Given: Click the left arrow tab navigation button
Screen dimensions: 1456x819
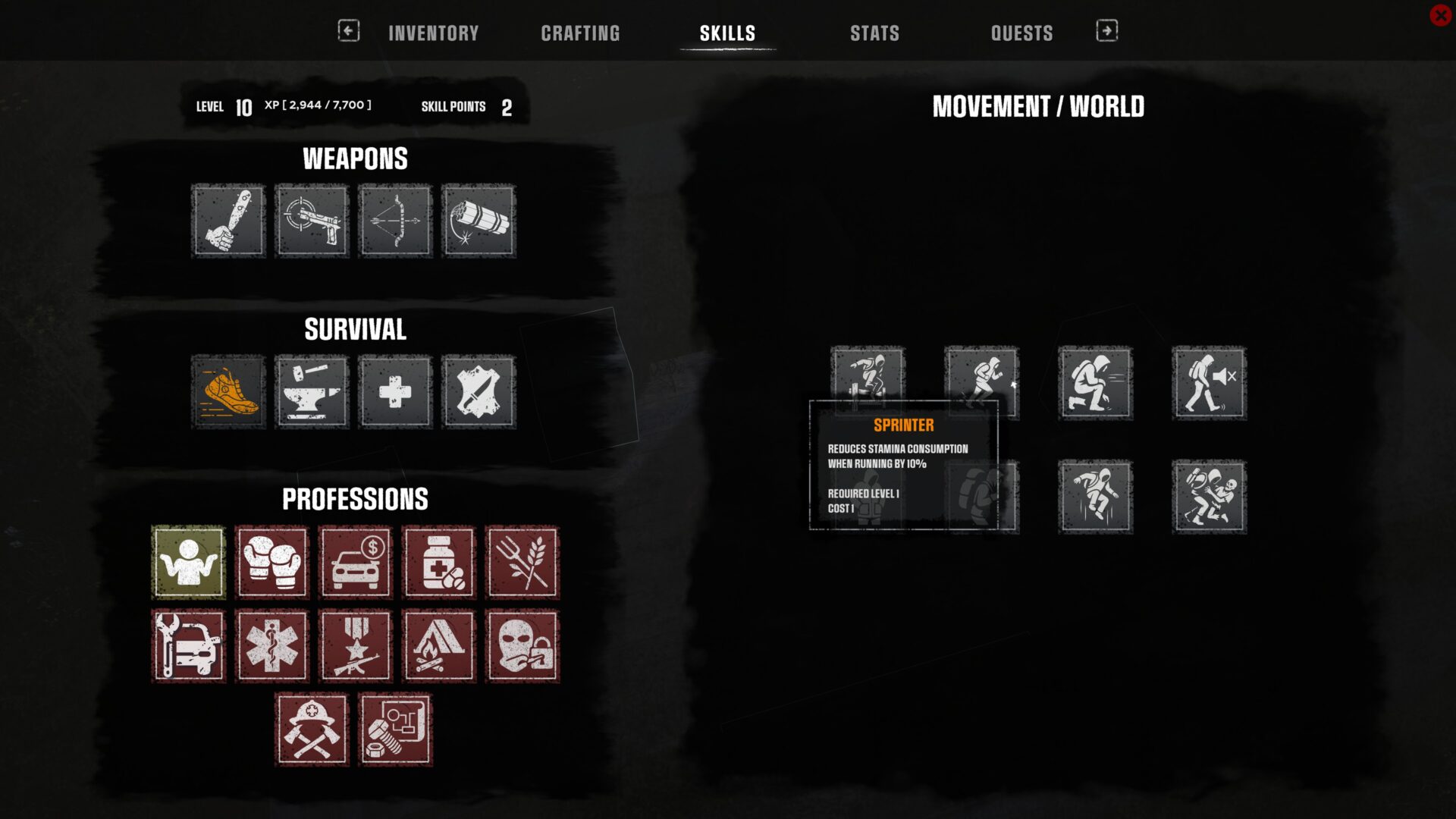Looking at the screenshot, I should 348,30.
